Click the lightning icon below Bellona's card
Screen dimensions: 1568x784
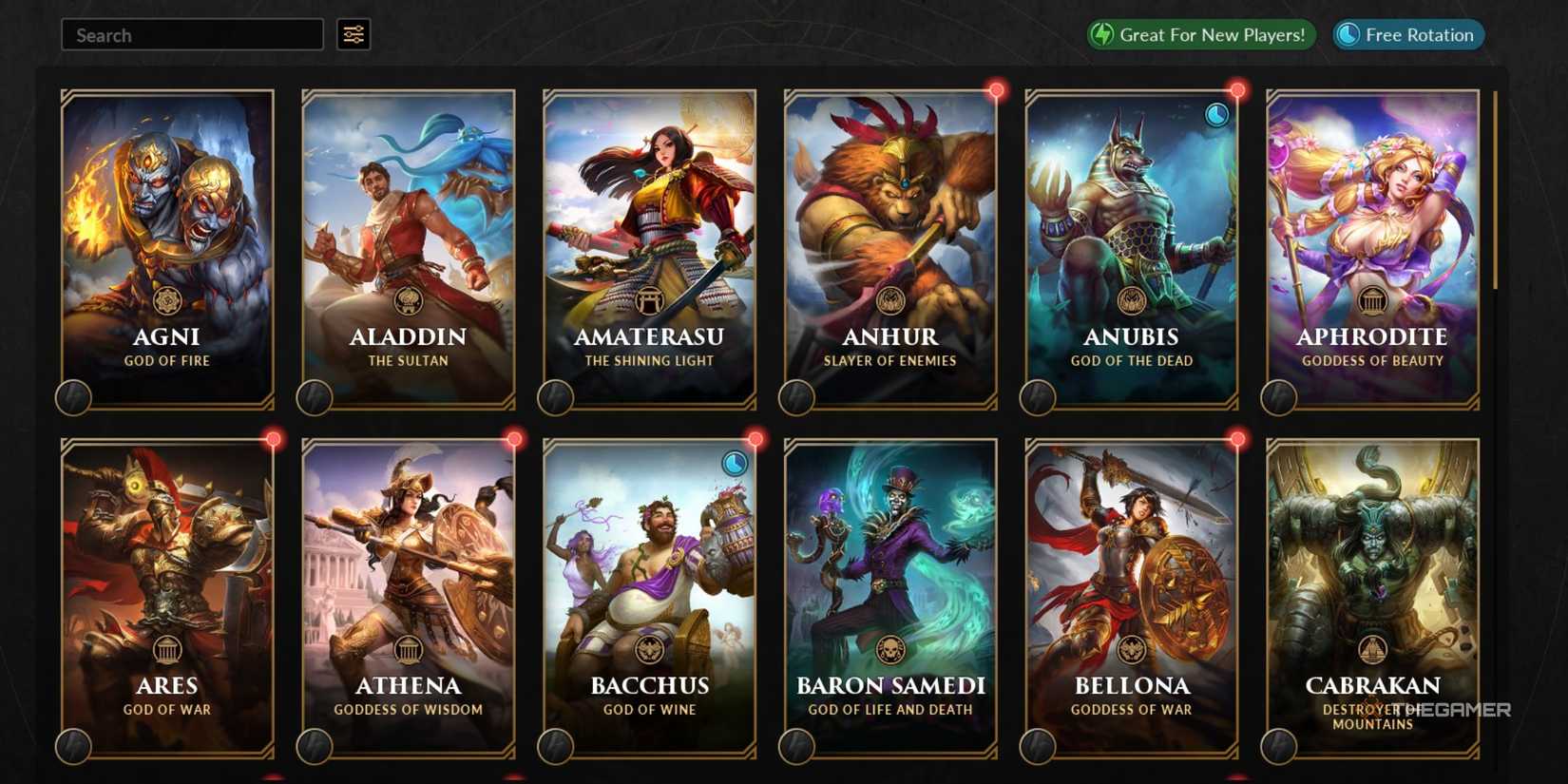(1037, 746)
